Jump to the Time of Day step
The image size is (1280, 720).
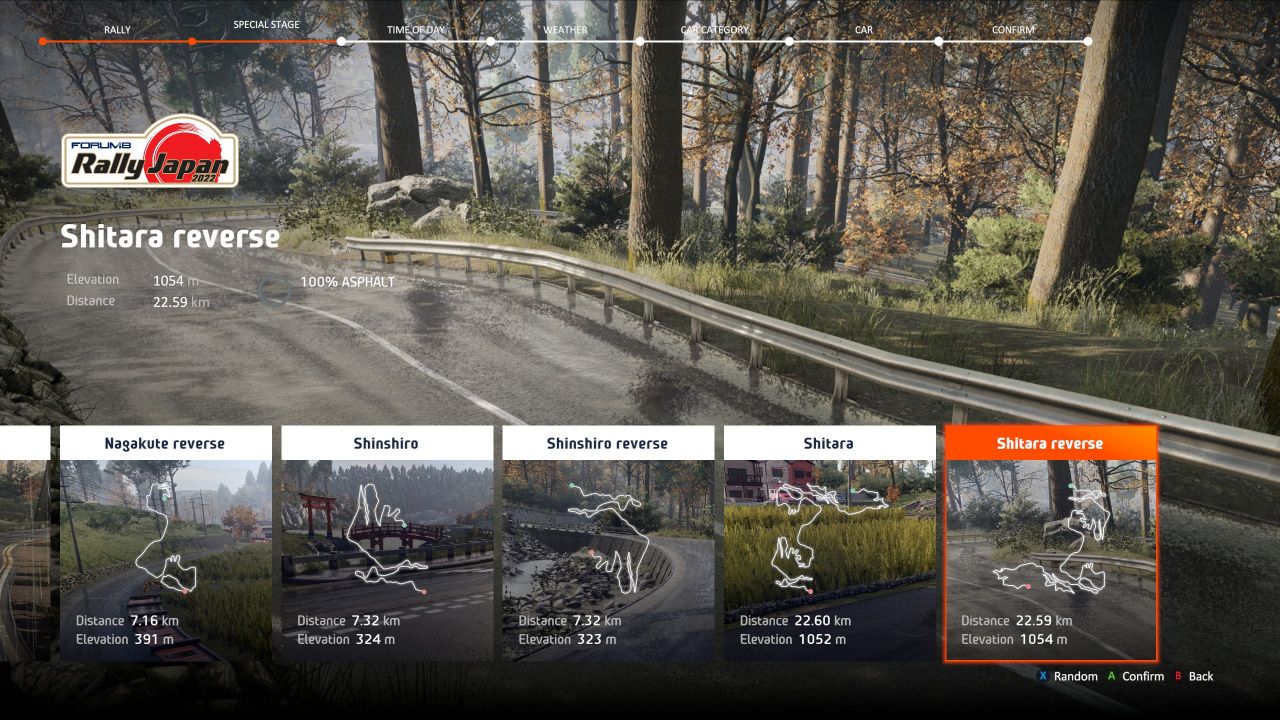click(x=415, y=30)
